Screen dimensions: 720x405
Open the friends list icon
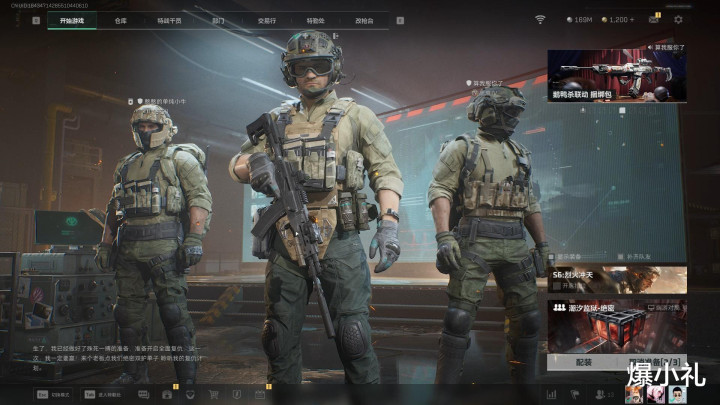599,394
